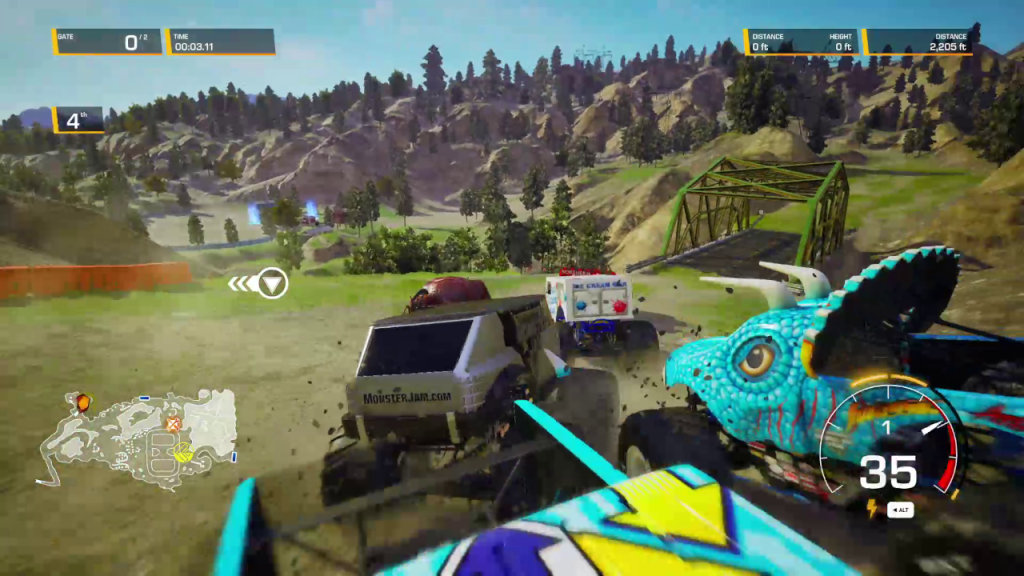
Task: Select the gate direction waypoint marker
Action: point(271,284)
